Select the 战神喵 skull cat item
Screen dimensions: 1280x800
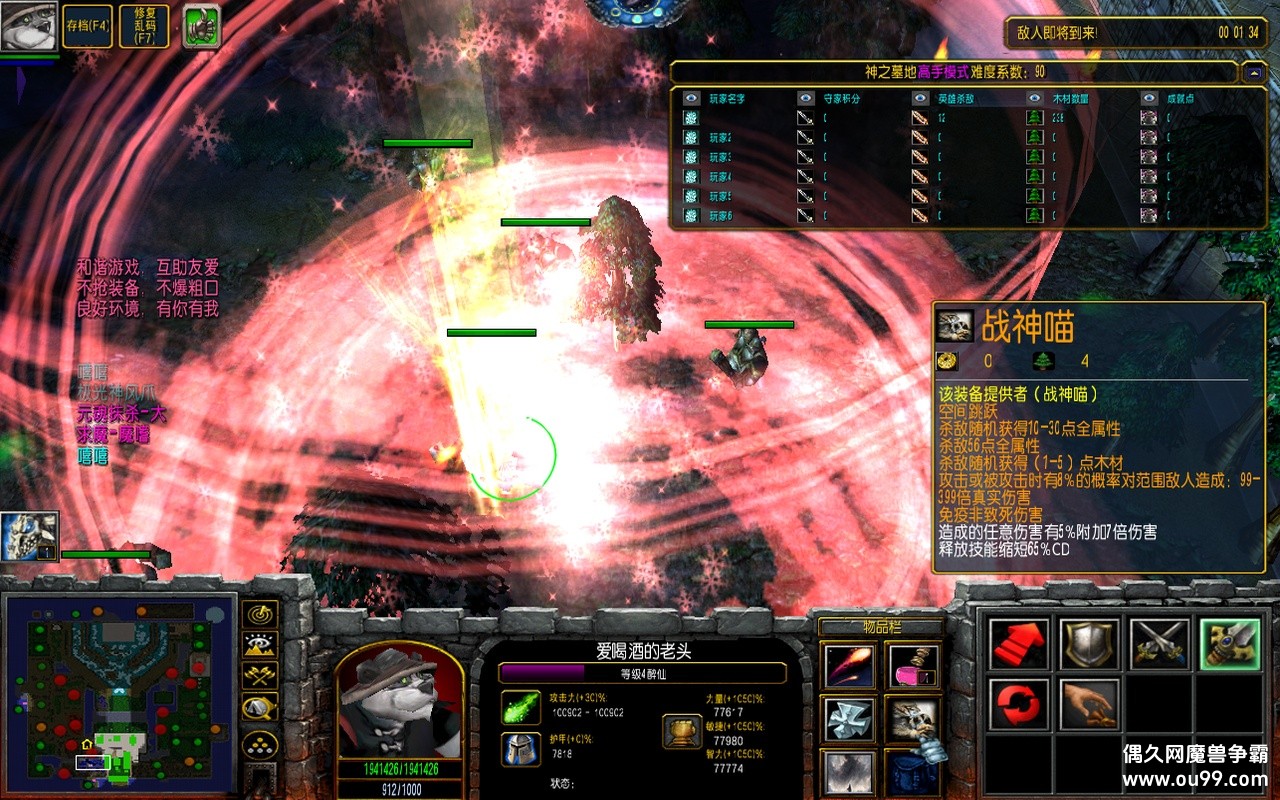tap(912, 720)
